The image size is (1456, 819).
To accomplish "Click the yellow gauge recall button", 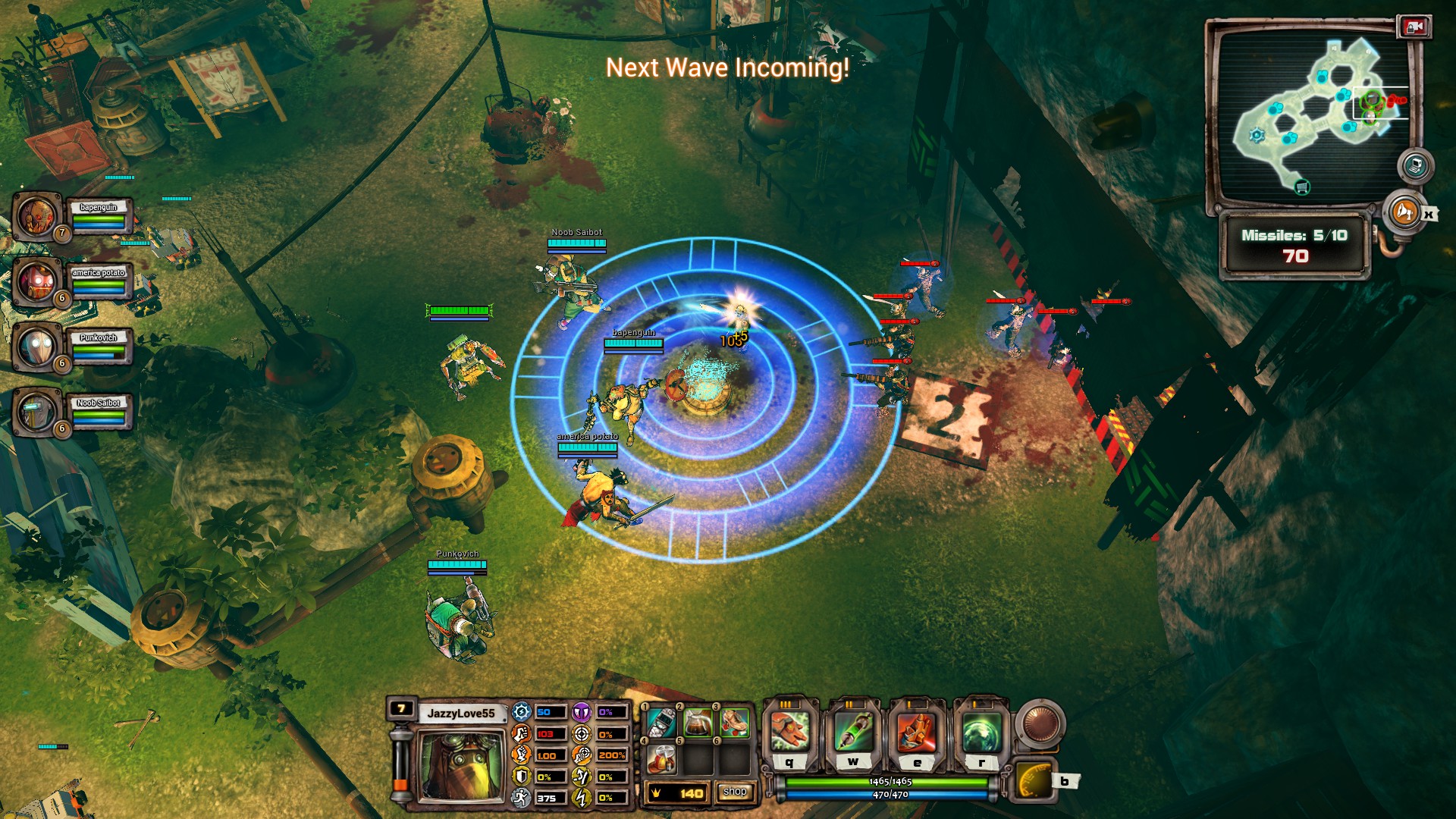I will 1033,782.
